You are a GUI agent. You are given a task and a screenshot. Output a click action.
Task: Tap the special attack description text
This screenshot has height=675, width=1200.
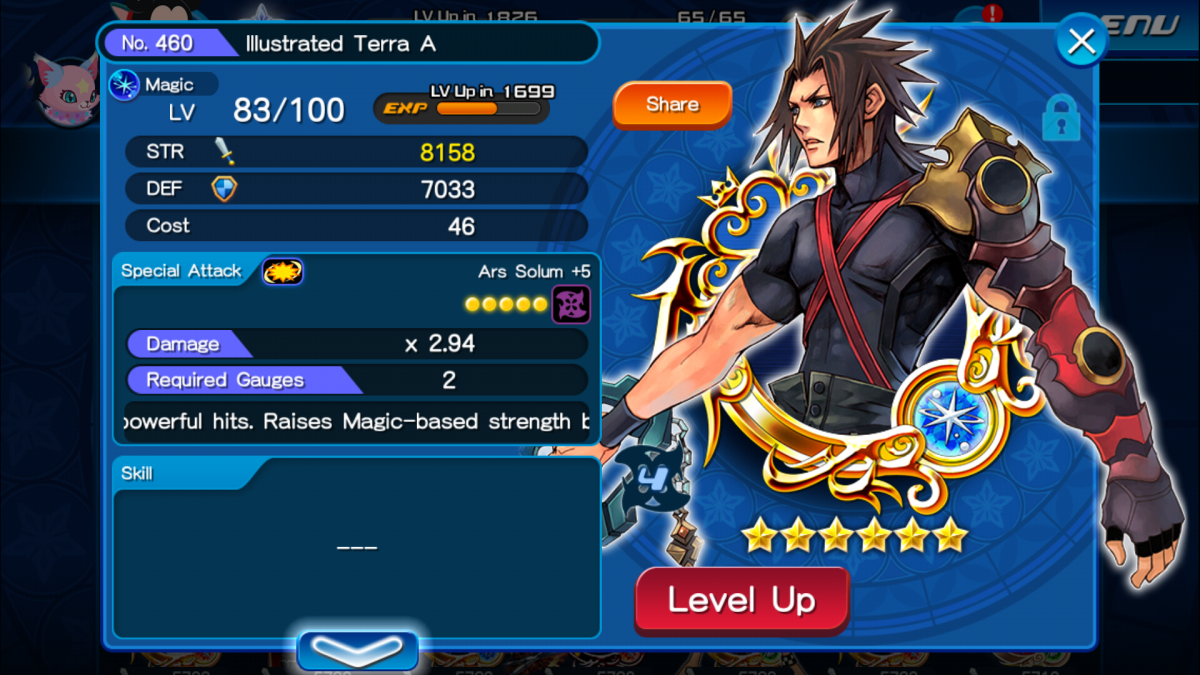356,422
